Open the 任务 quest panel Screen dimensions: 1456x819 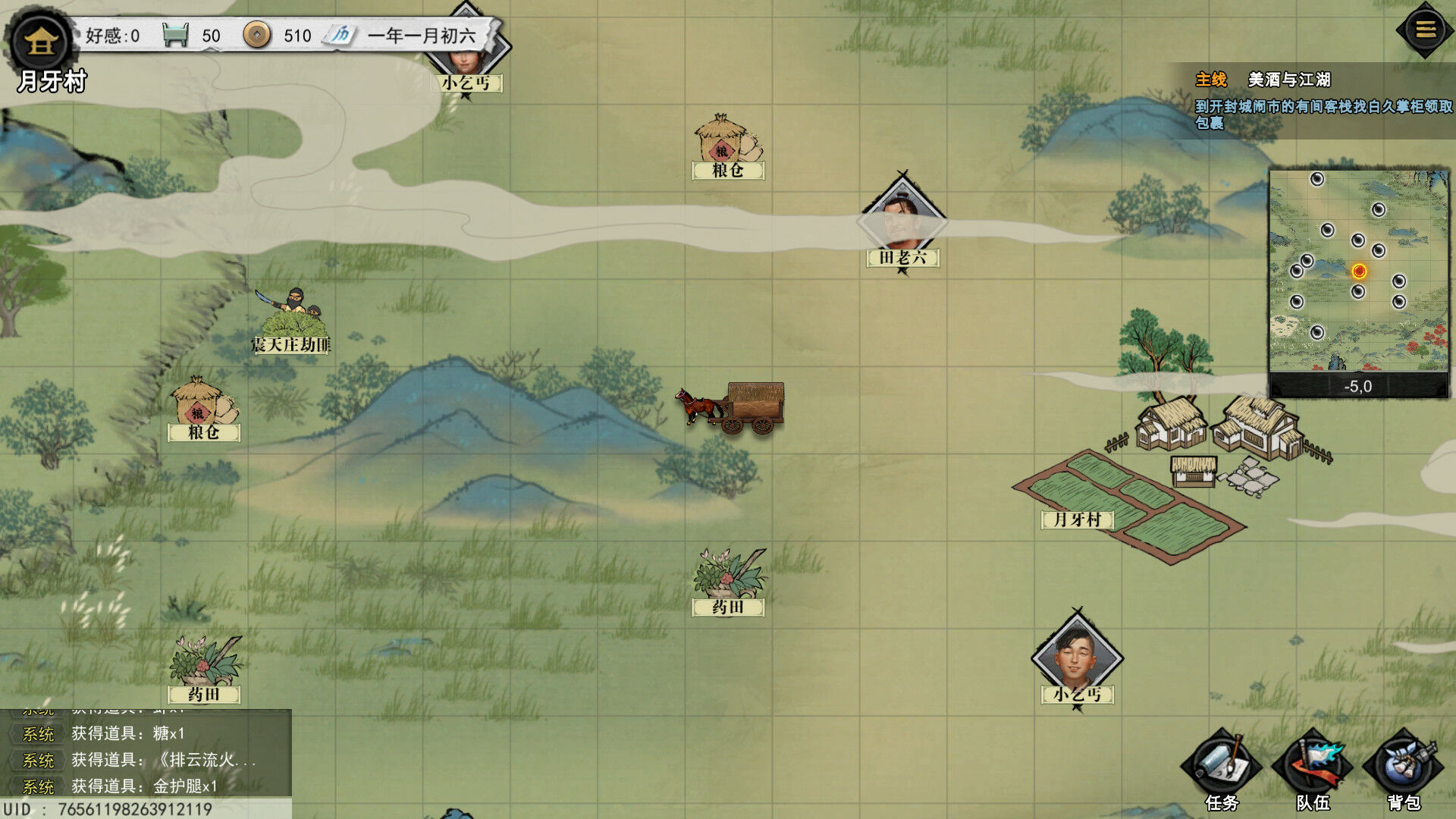tap(1221, 767)
